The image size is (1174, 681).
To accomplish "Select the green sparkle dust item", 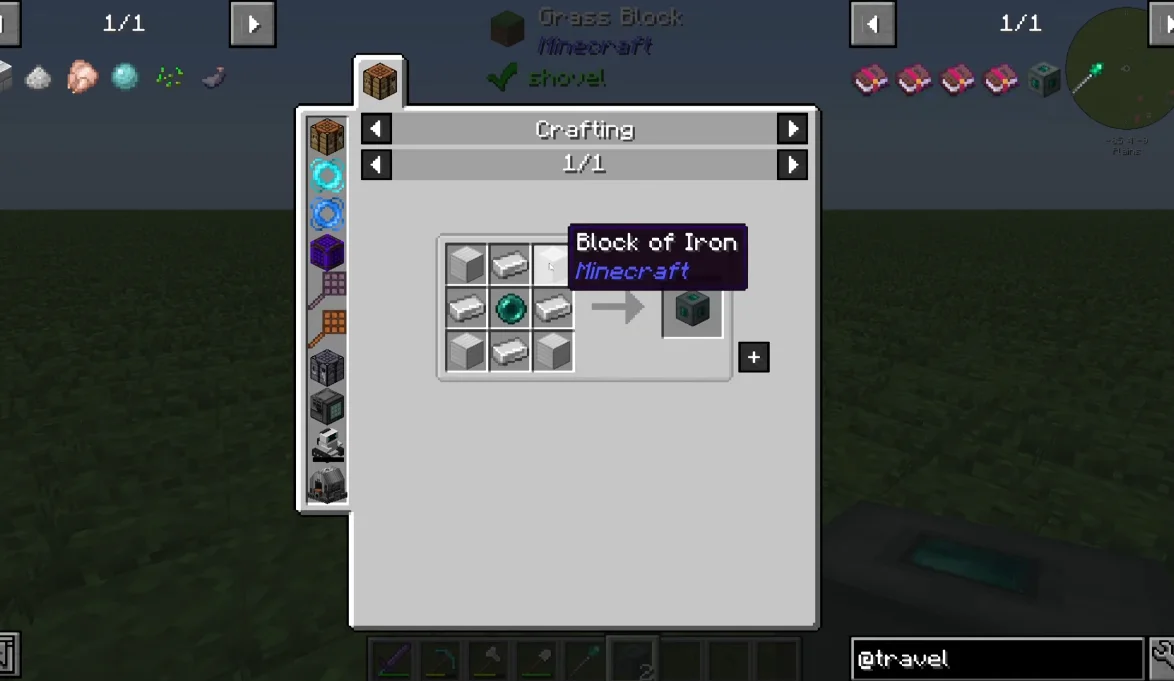I will click(x=168, y=77).
